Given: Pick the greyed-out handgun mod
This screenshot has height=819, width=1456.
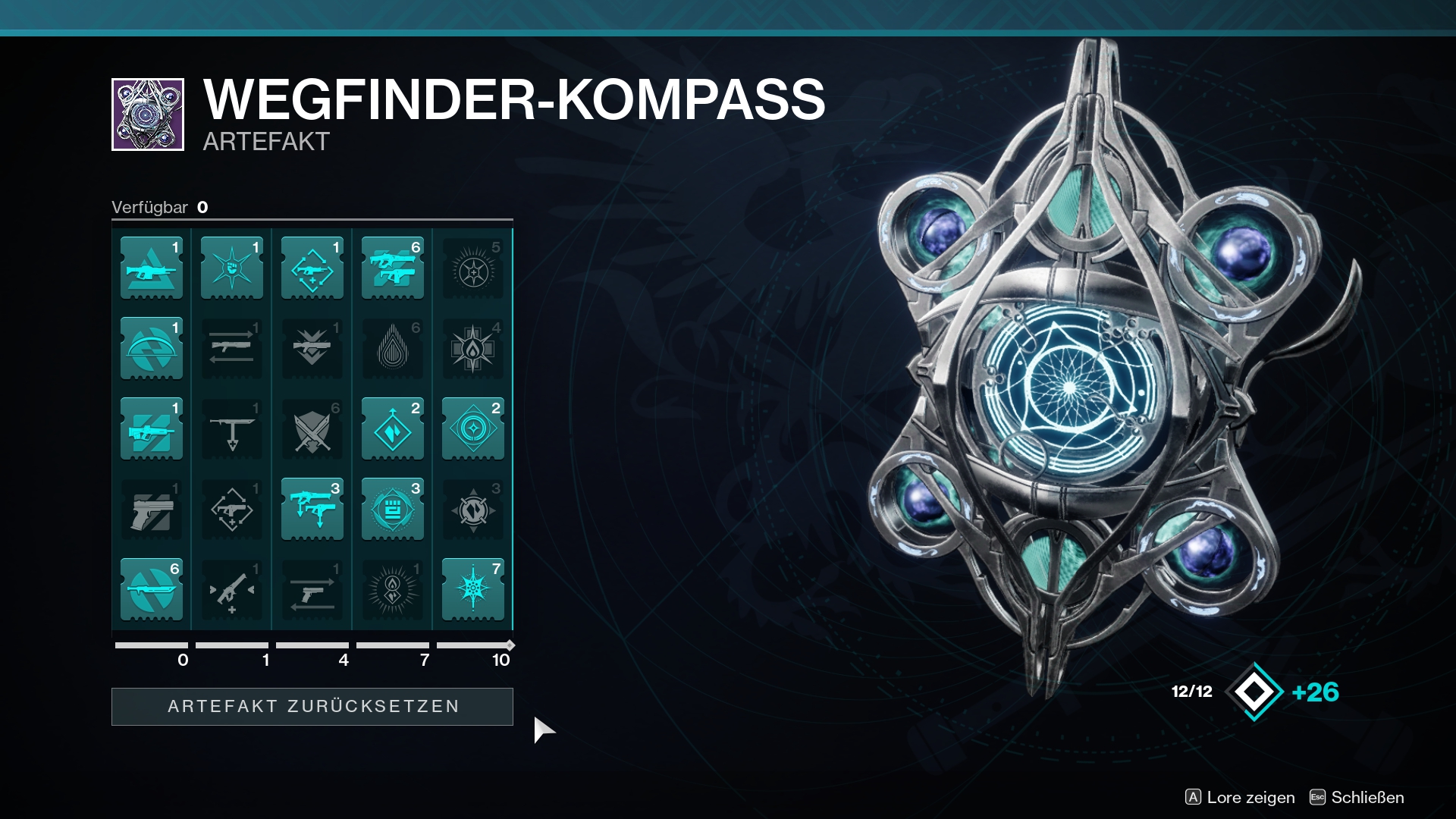Looking at the screenshot, I should tap(152, 510).
